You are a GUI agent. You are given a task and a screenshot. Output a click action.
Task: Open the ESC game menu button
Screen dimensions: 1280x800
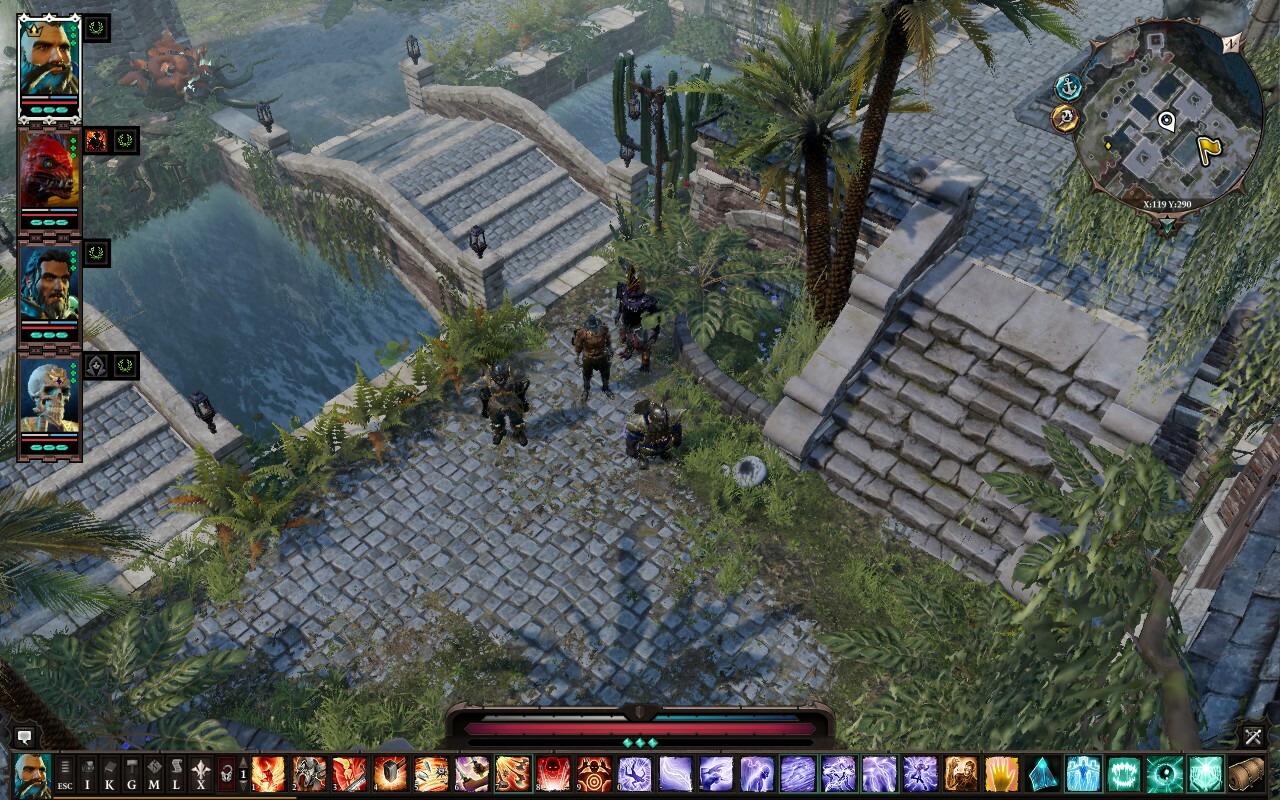coord(65,775)
